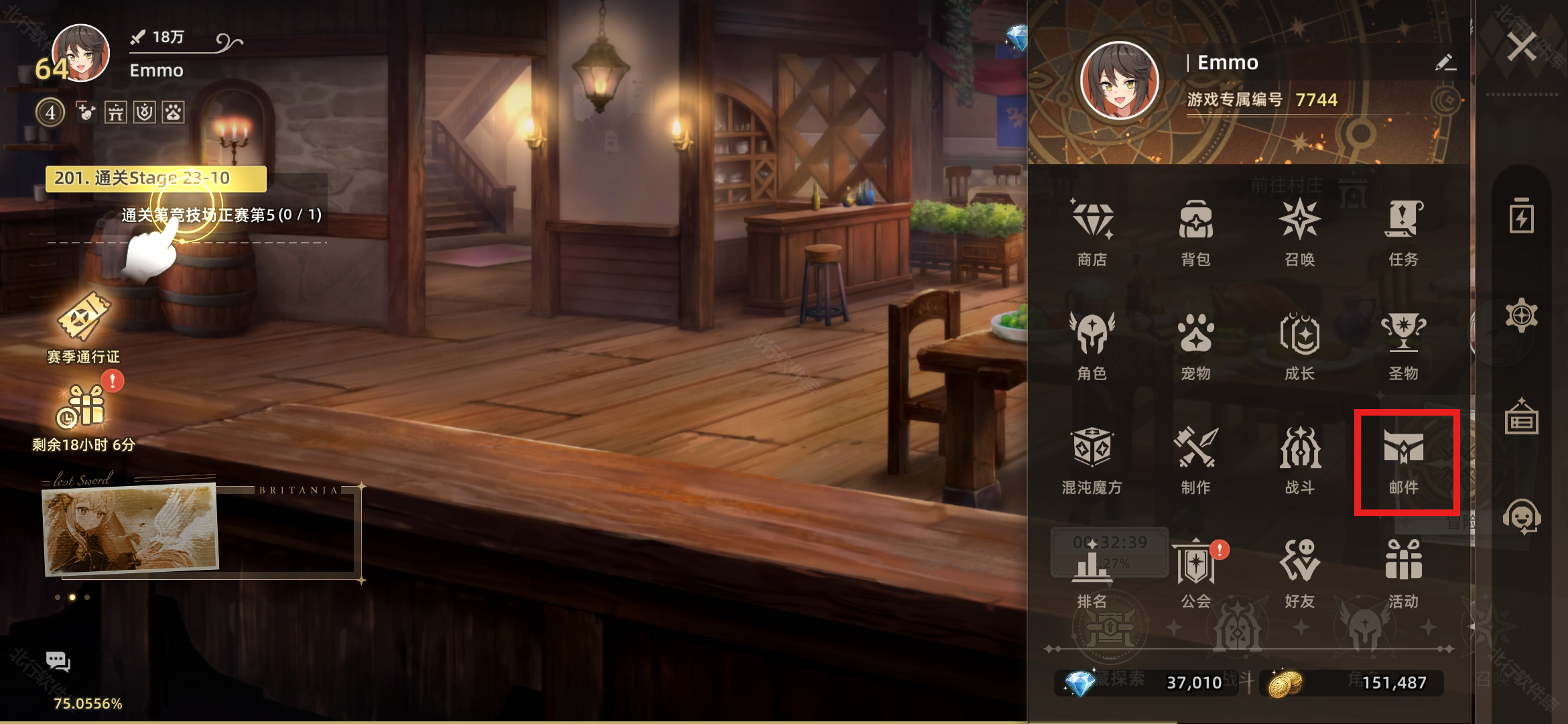Open the settings gear icon
The image size is (1568, 724).
point(1521,315)
